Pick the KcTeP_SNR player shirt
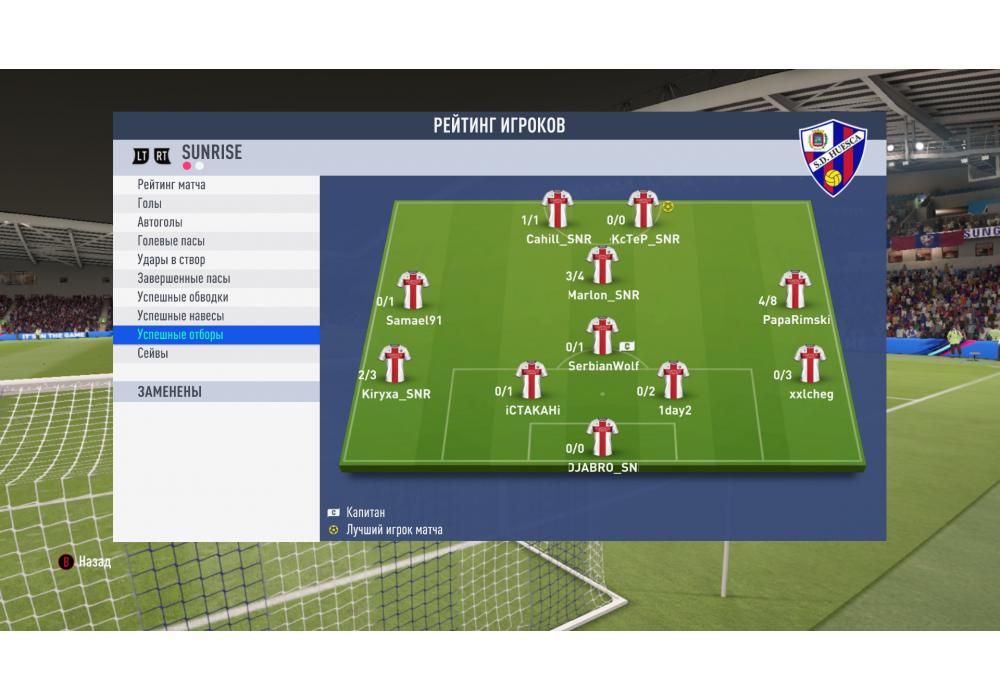The image size is (1000, 700). click(x=643, y=209)
